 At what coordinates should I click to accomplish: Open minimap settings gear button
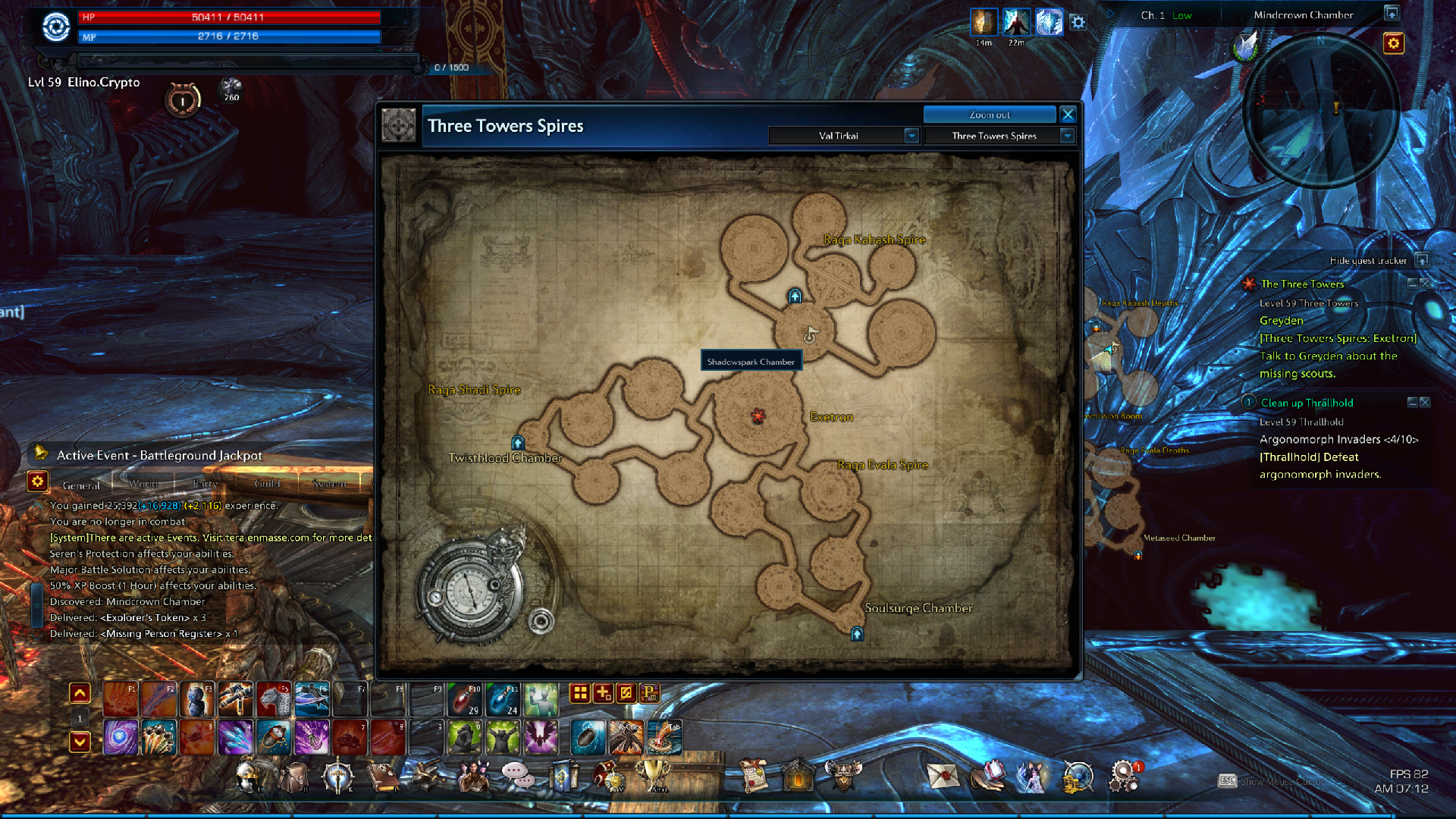[1393, 43]
